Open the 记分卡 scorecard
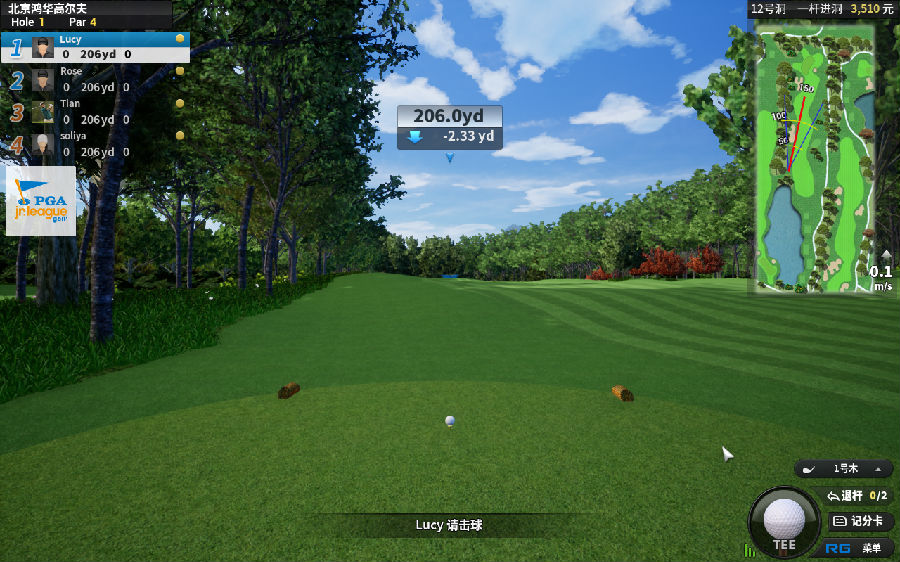This screenshot has width=900, height=562. pos(860,521)
